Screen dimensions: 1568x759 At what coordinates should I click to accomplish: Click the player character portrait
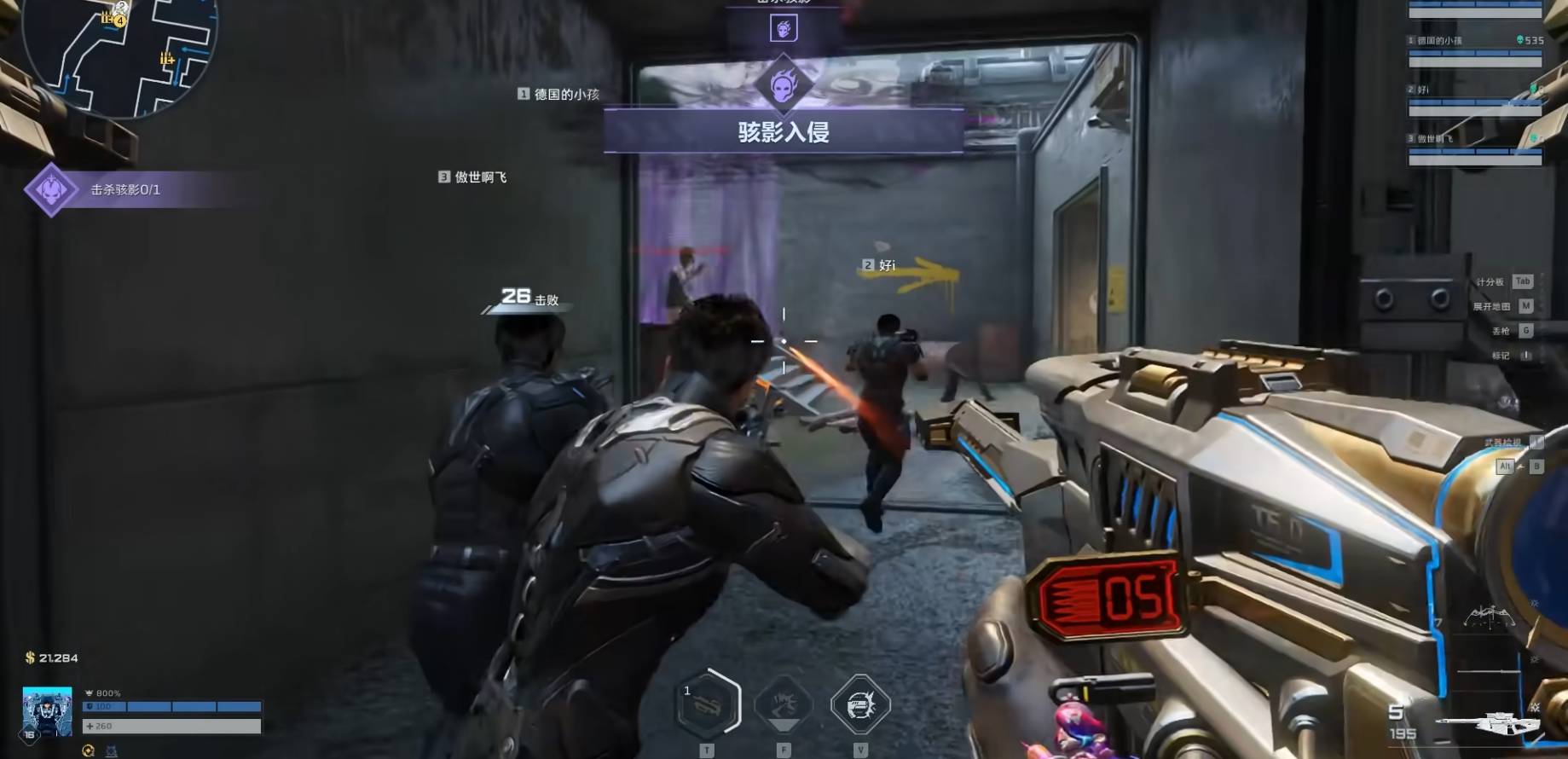[47, 711]
